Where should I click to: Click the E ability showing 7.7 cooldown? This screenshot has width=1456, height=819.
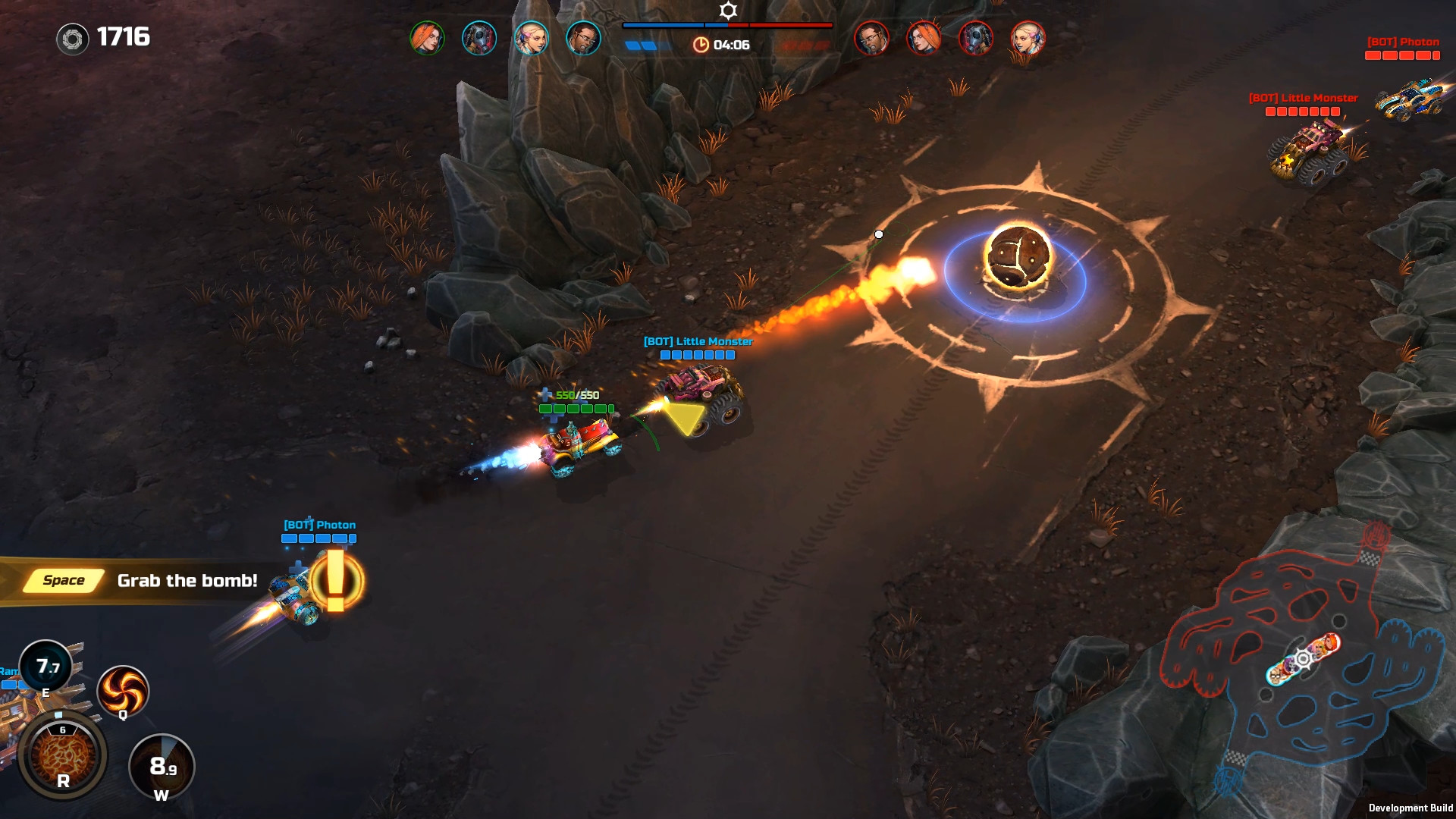tap(45, 667)
